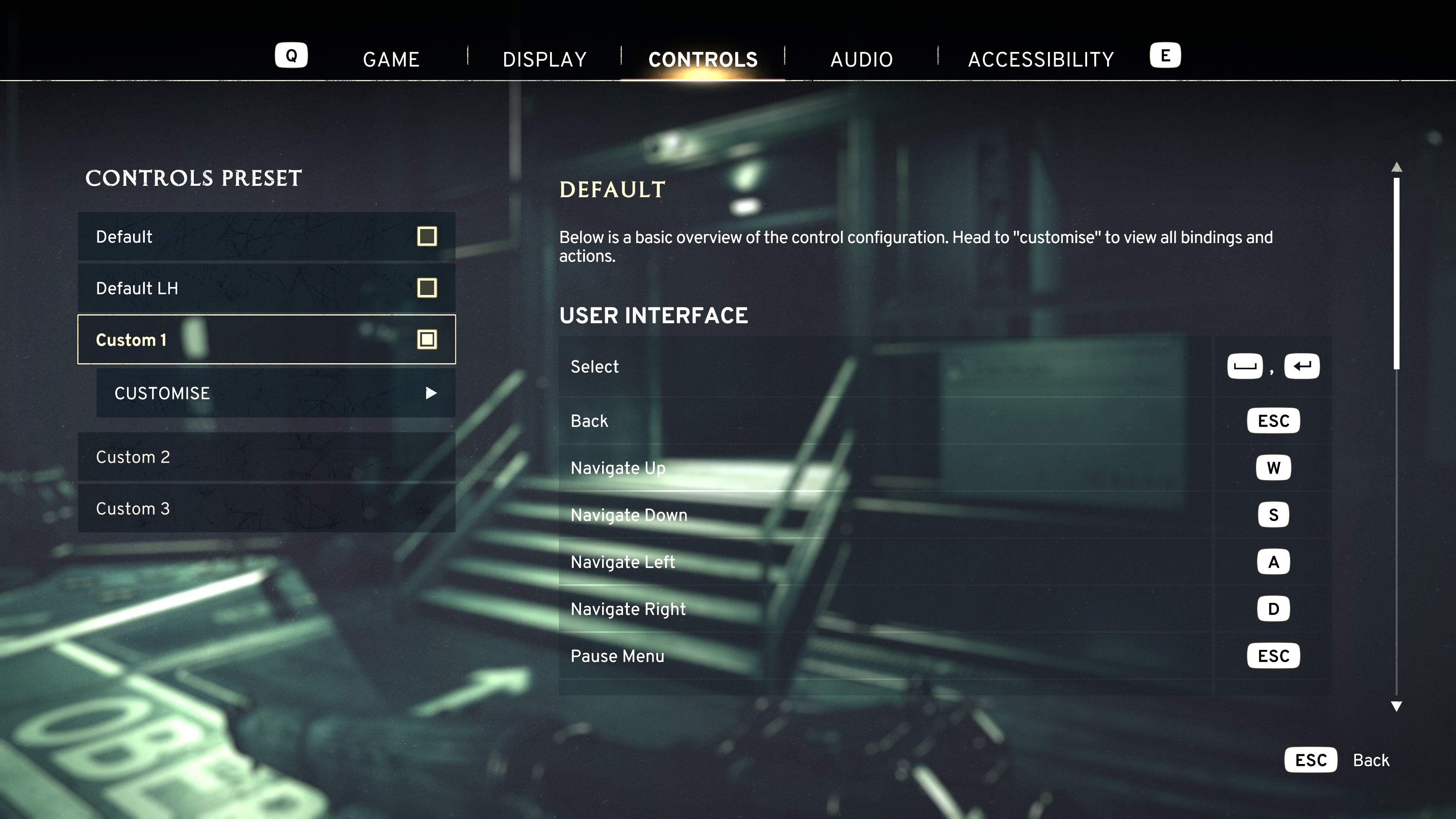Image resolution: width=1456 pixels, height=819 pixels.
Task: Choose the Default controls preset
Action: click(266, 236)
